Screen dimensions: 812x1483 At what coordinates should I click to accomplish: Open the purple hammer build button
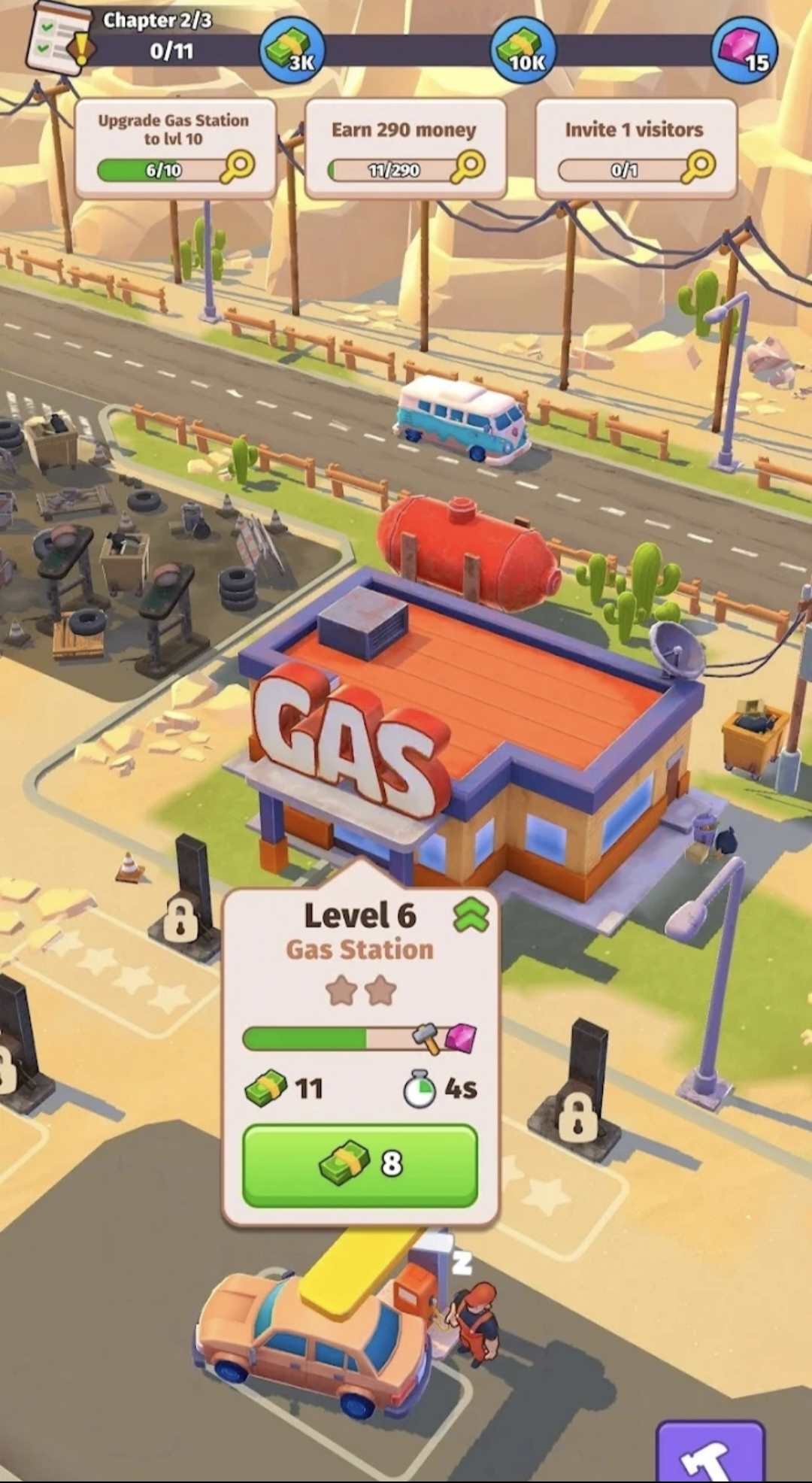pos(710,1453)
